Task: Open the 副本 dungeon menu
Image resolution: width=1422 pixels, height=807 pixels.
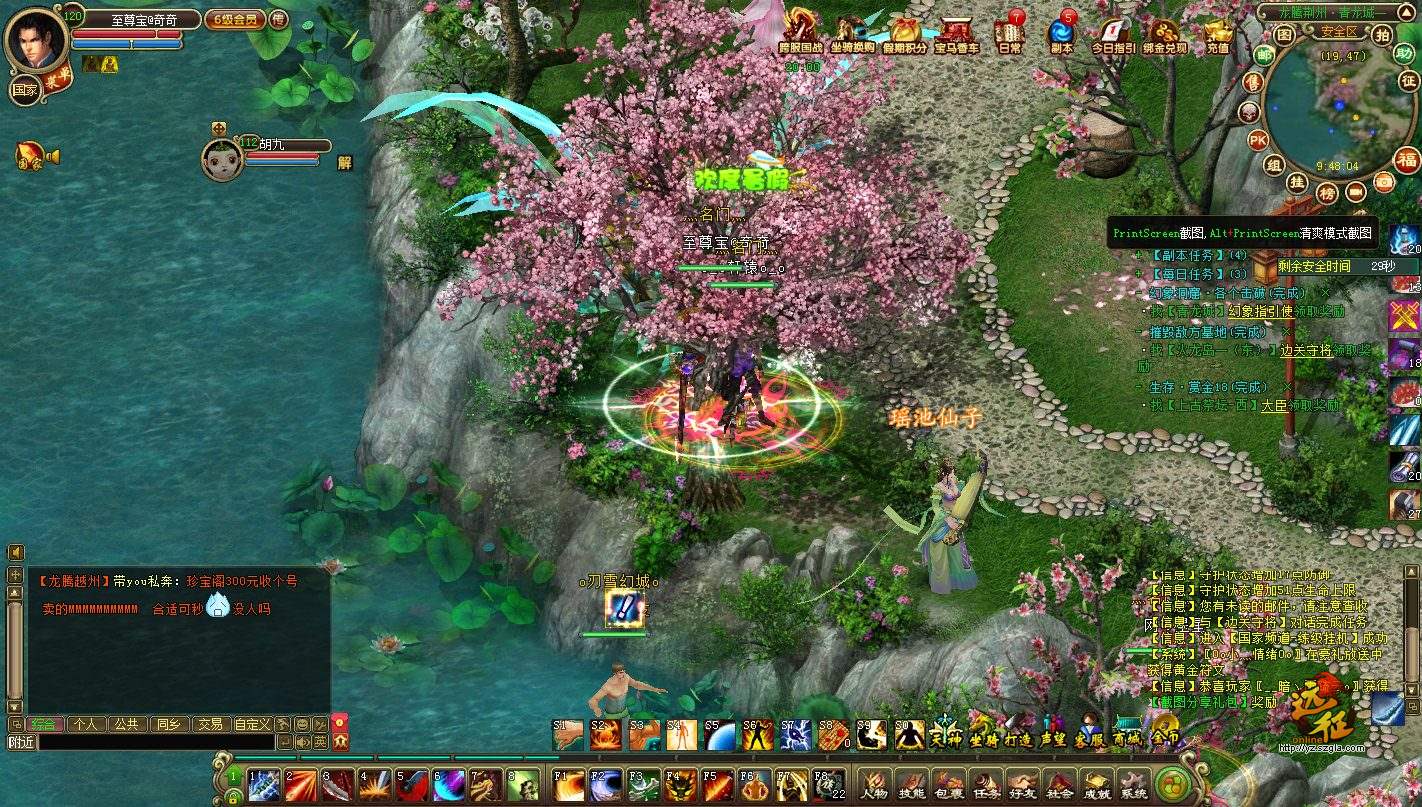Action: (1061, 33)
